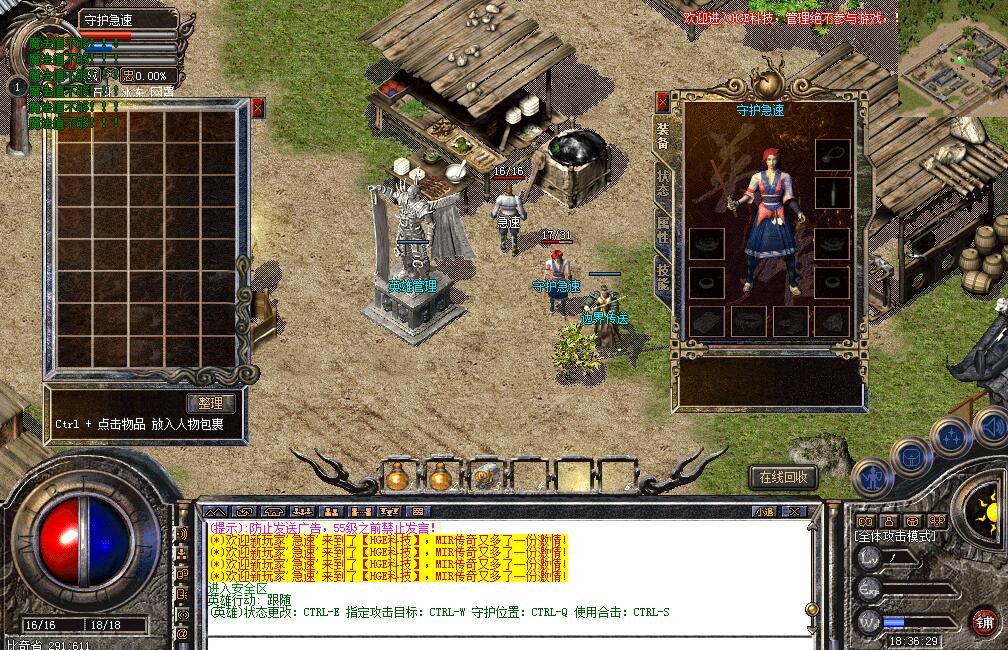Click the 在线回收 button
Viewport: 1008px width, 650px height.
pyautogui.click(x=784, y=477)
